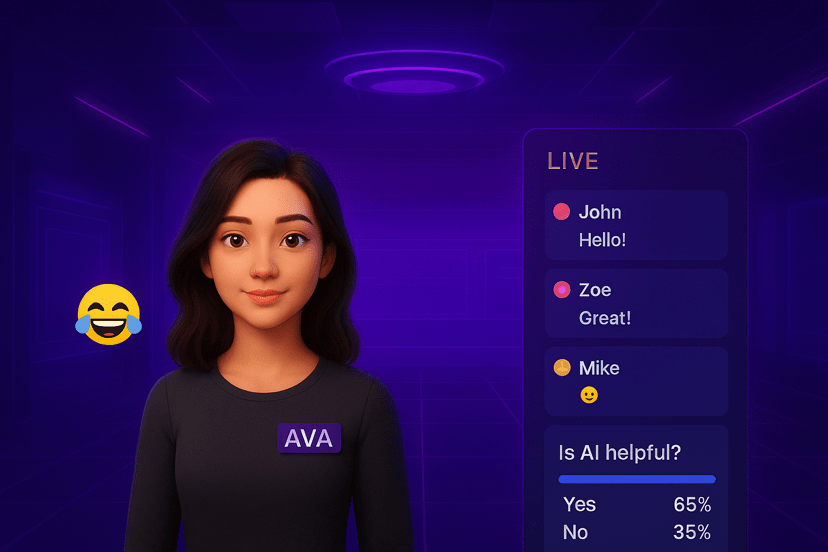The image size is (828, 552).
Task: Vote Yes in the AI poll
Action: [x=636, y=504]
